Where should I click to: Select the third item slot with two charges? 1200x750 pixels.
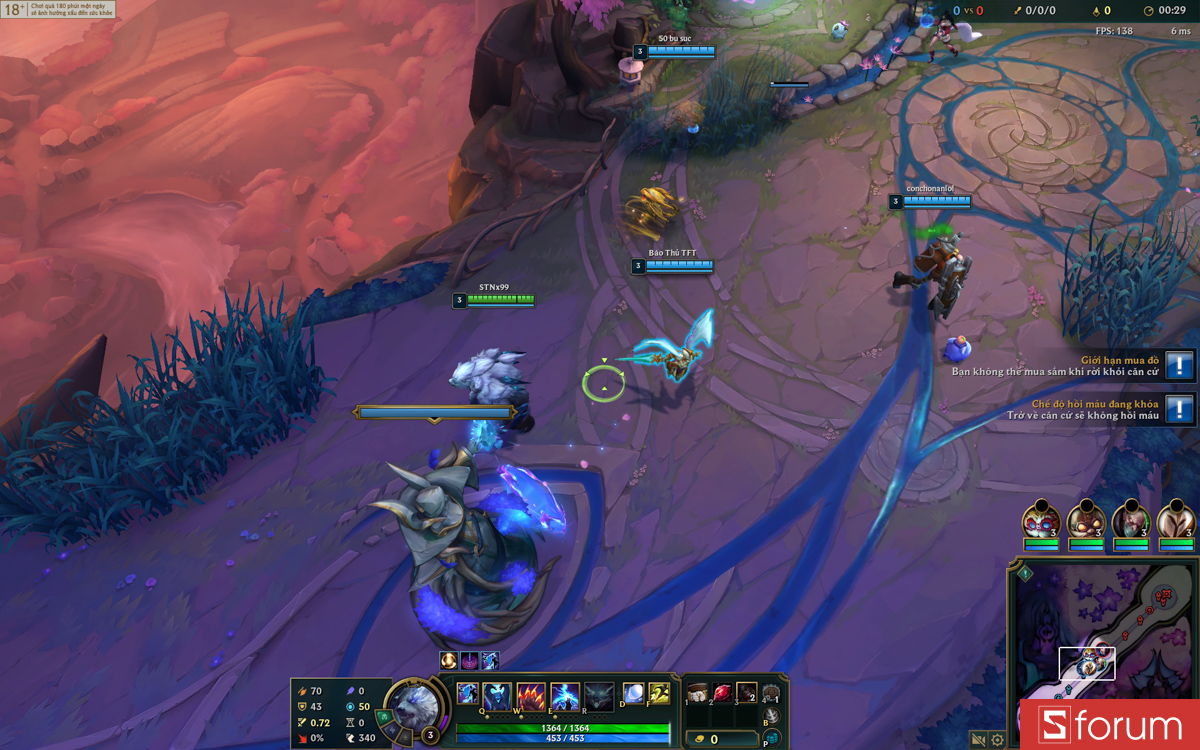click(x=746, y=693)
